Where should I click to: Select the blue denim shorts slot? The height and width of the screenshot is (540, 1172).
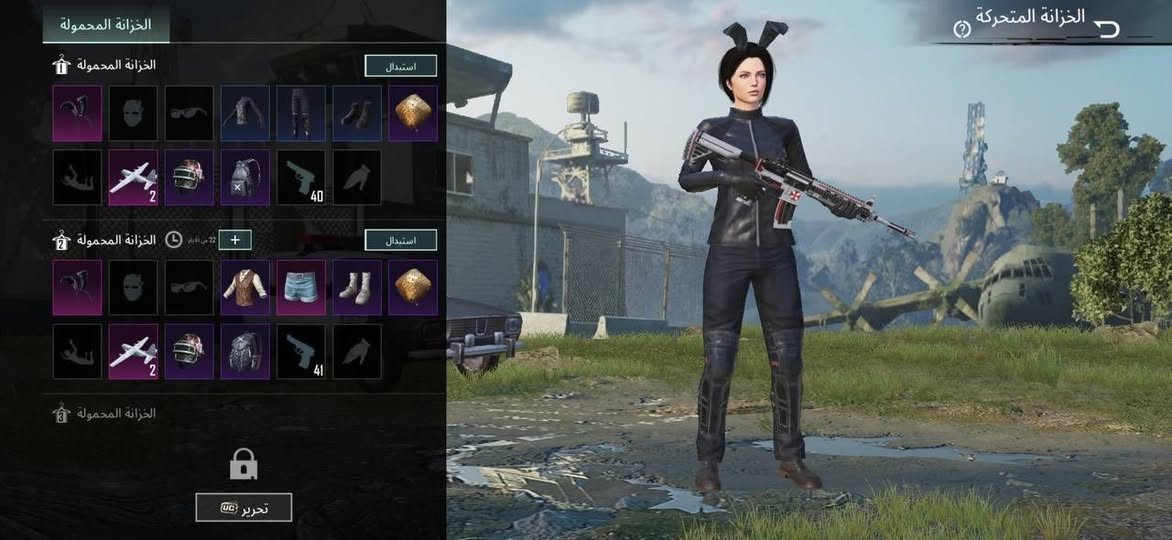[x=301, y=288]
